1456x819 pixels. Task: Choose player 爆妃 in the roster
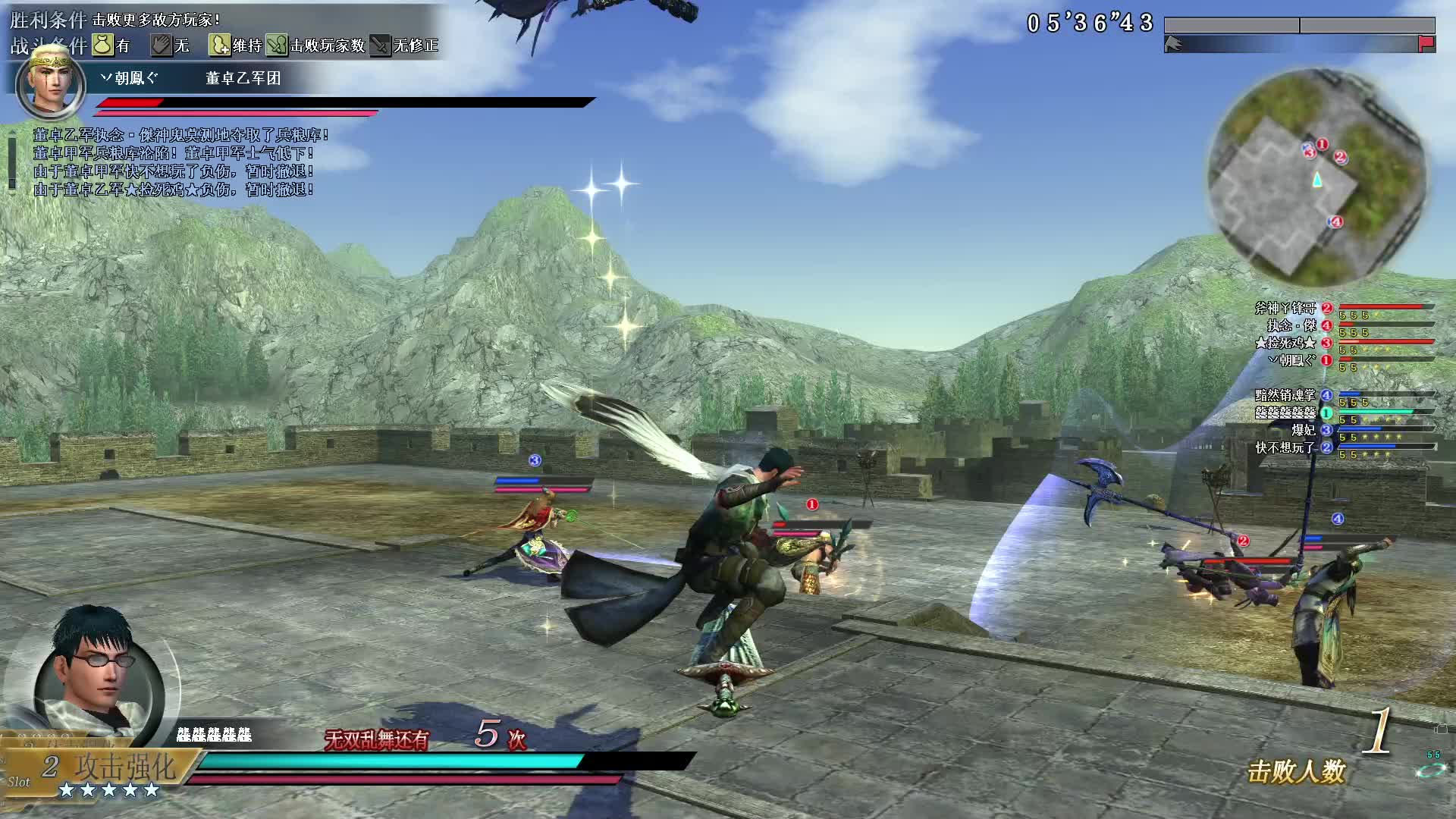1304,430
